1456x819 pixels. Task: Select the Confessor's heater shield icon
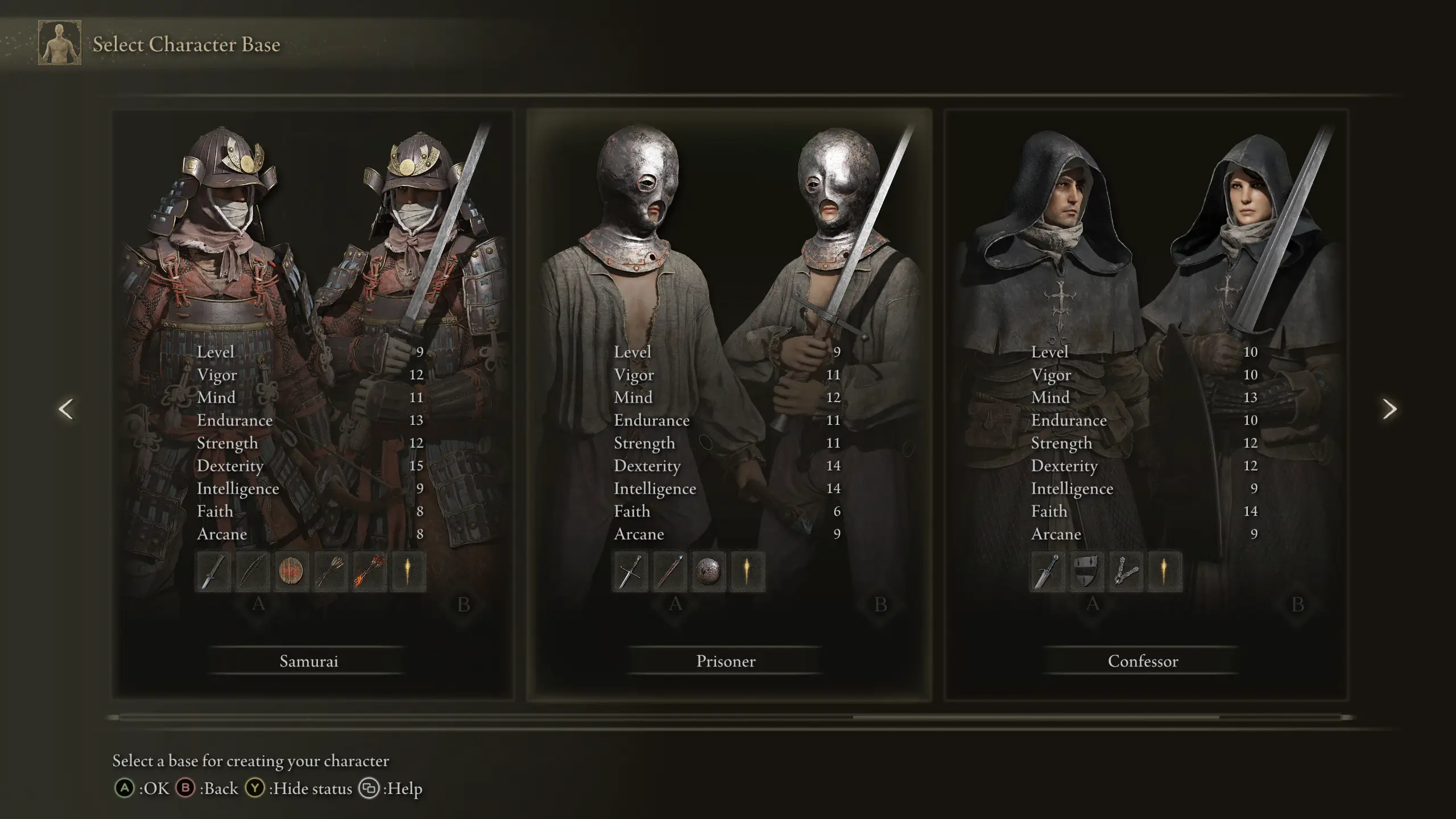tap(1086, 572)
